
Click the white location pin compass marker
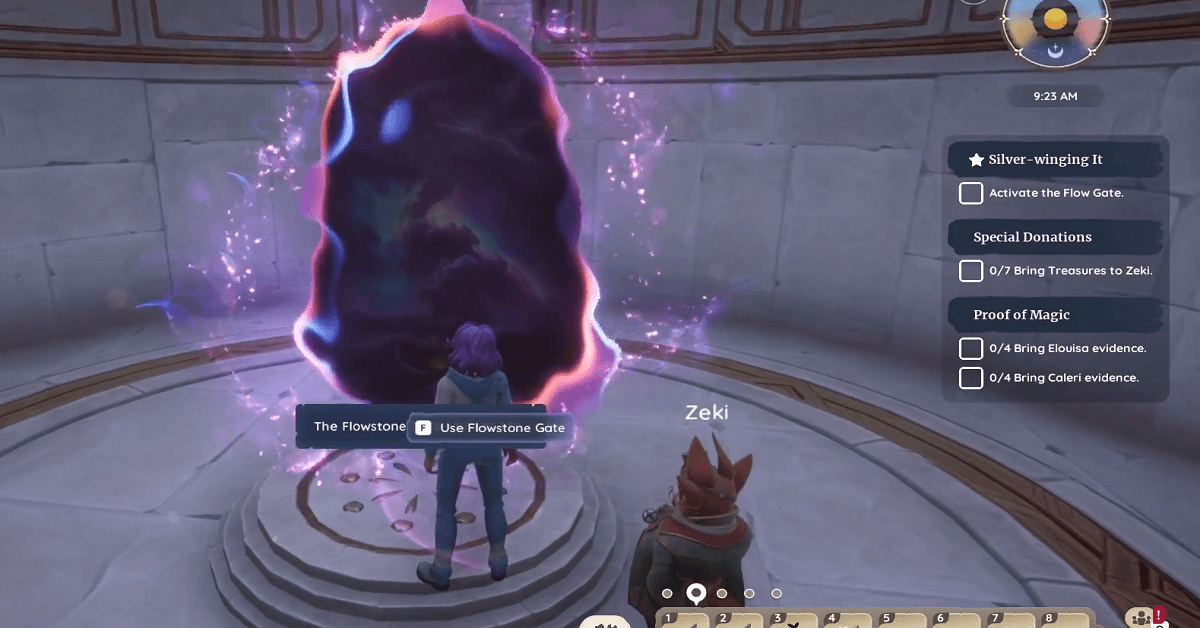pyautogui.click(x=695, y=594)
